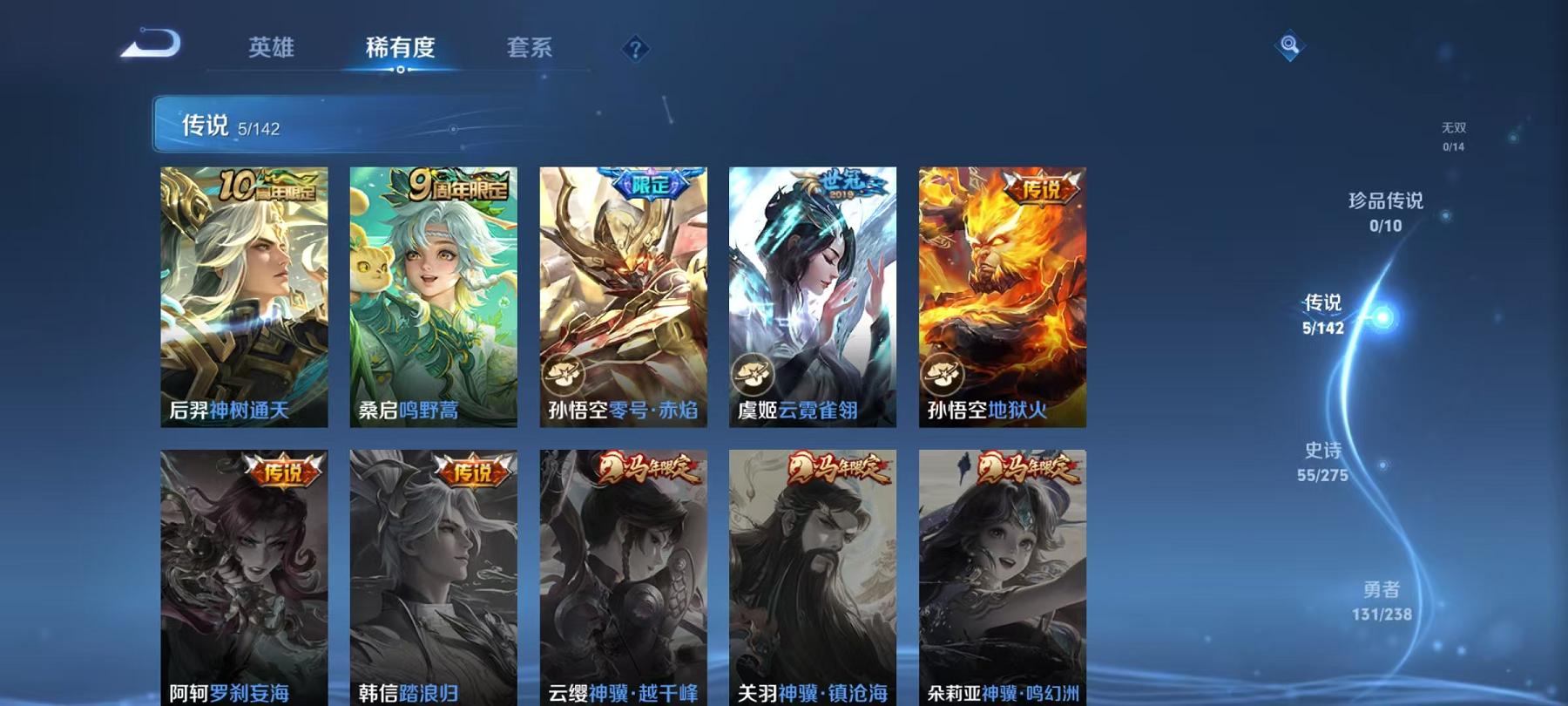This screenshot has width=1568, height=706.
Task: Open help via the question mark icon
Action: (x=634, y=50)
